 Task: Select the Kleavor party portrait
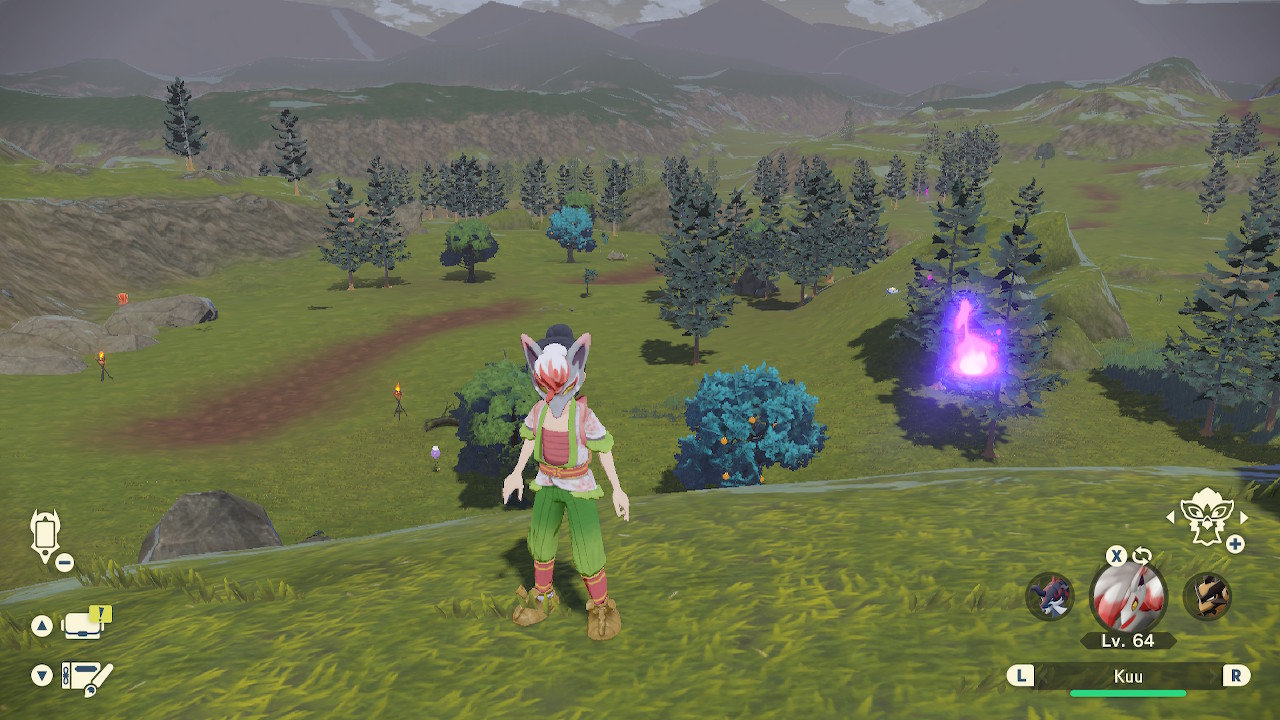tap(1207, 596)
